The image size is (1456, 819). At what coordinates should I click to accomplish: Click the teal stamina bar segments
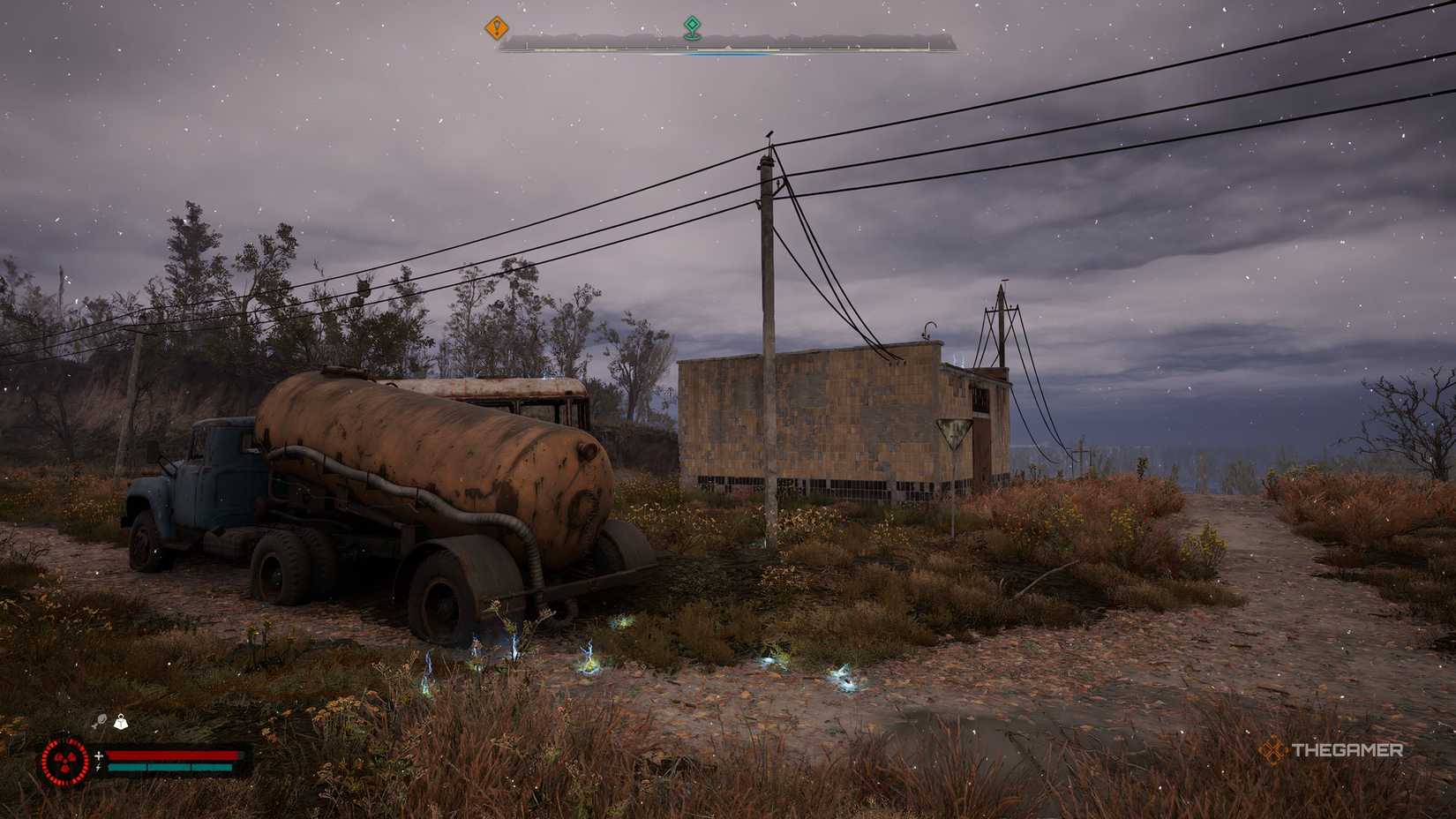pos(172,767)
